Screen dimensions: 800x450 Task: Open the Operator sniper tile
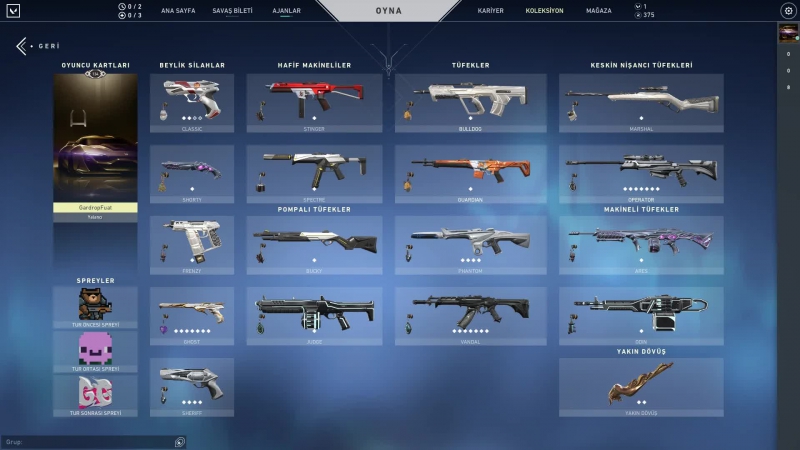tap(641, 174)
